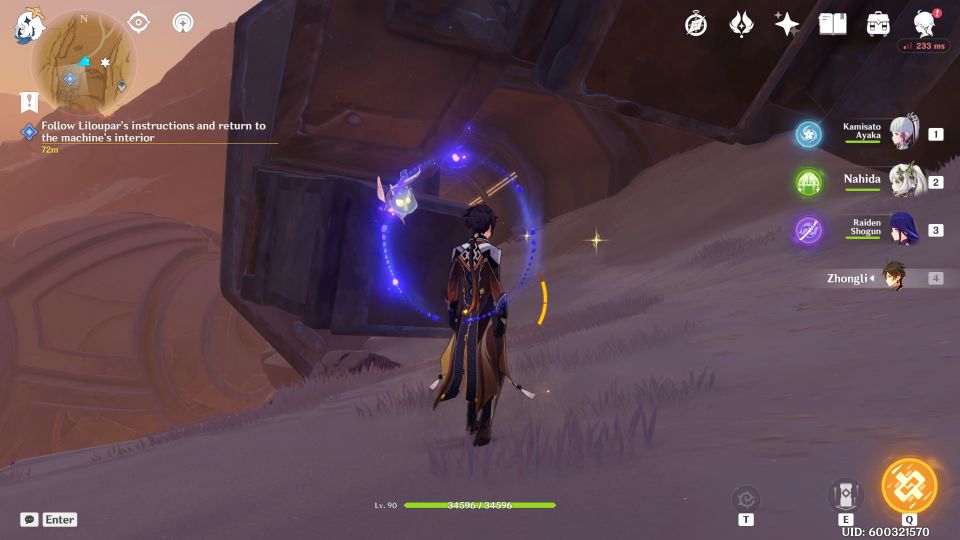This screenshot has width=960, height=540.
Task: Use the gadget slot icon
Action: click(745, 498)
